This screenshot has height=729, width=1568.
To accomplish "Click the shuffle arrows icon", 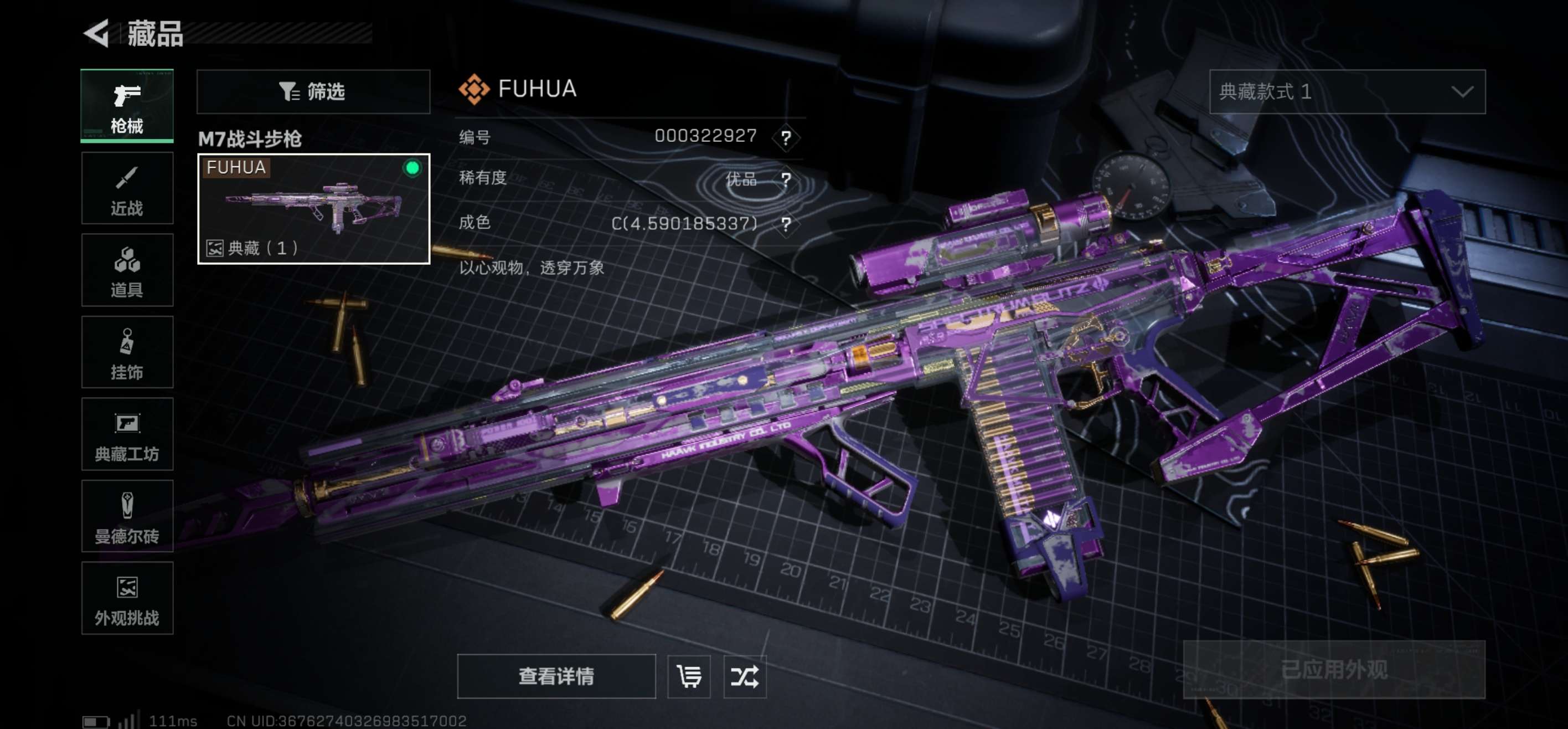I will coord(745,676).
